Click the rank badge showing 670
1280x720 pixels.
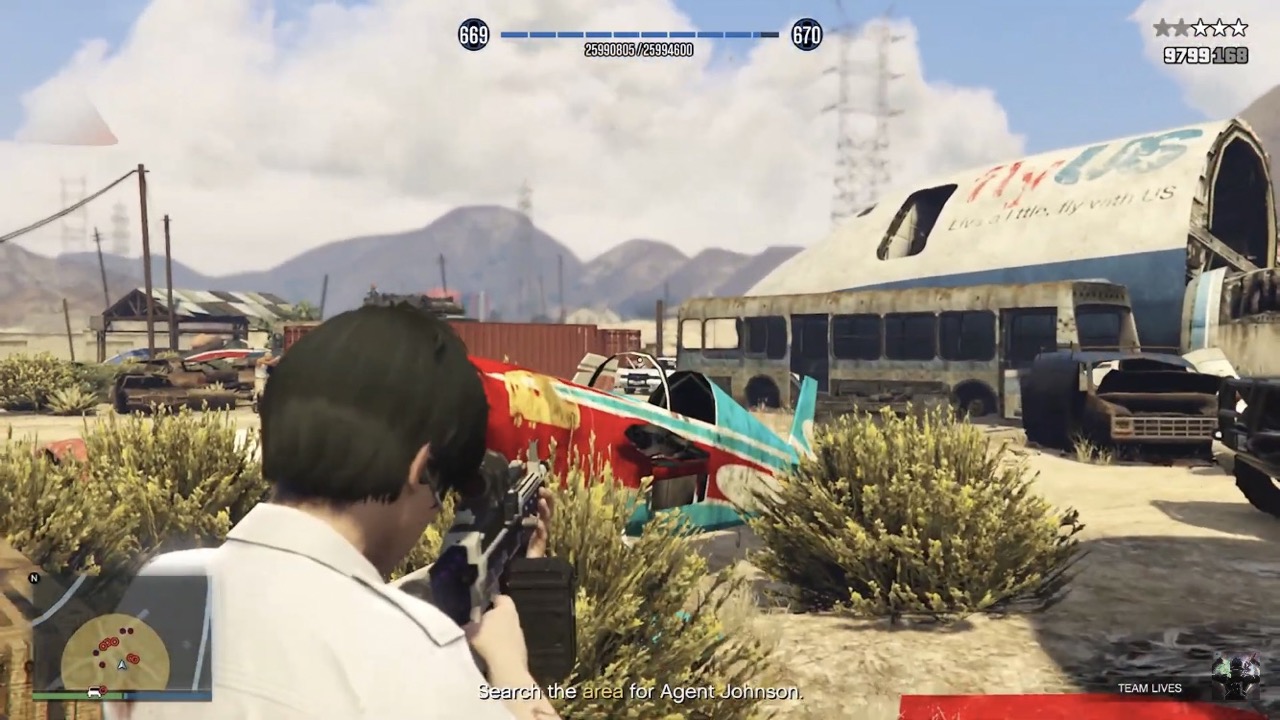point(807,35)
